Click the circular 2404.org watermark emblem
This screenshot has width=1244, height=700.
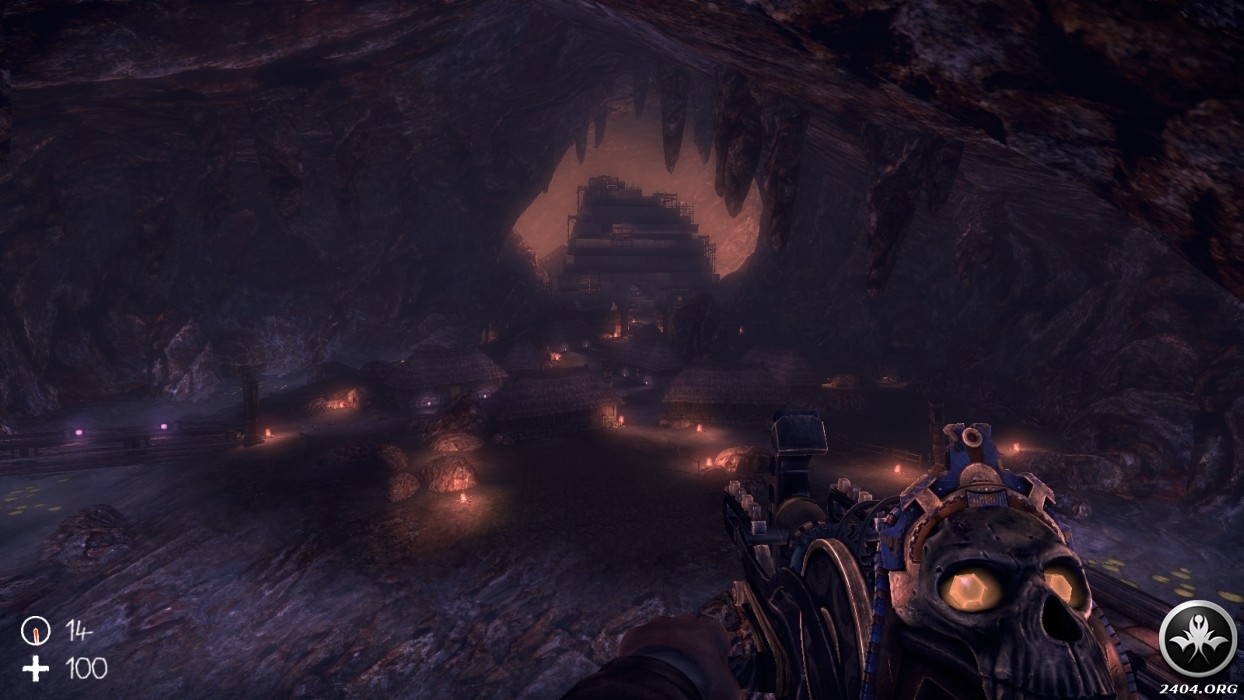[1197, 638]
